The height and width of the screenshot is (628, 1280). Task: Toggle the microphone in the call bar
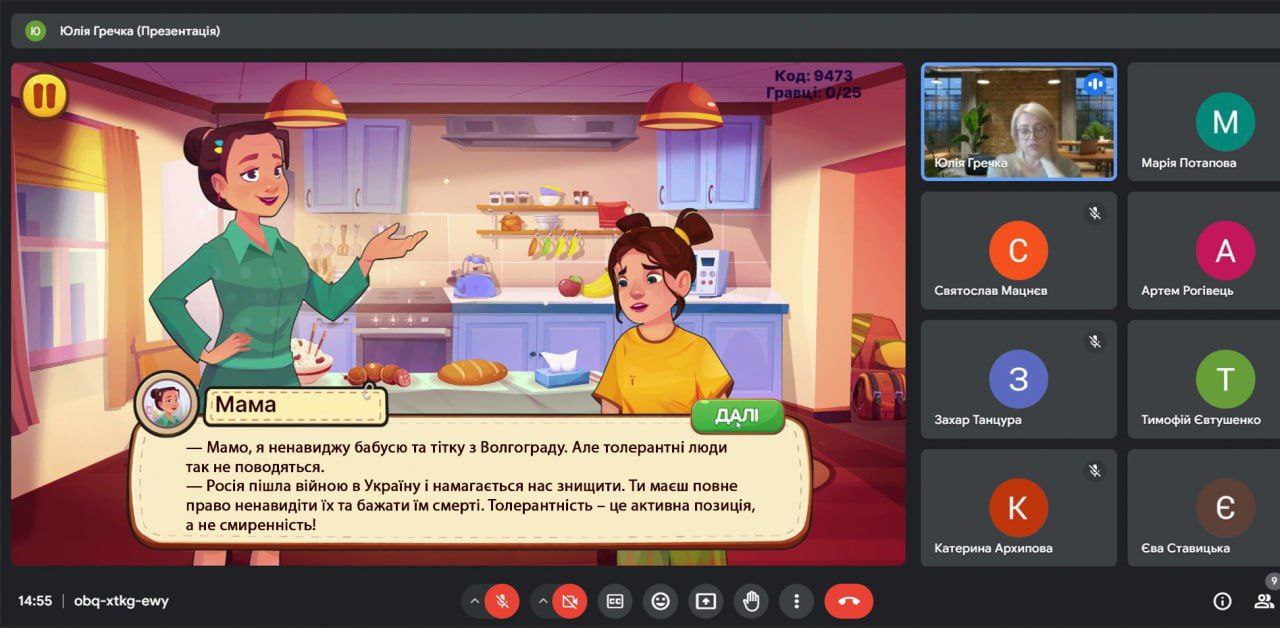pos(502,601)
